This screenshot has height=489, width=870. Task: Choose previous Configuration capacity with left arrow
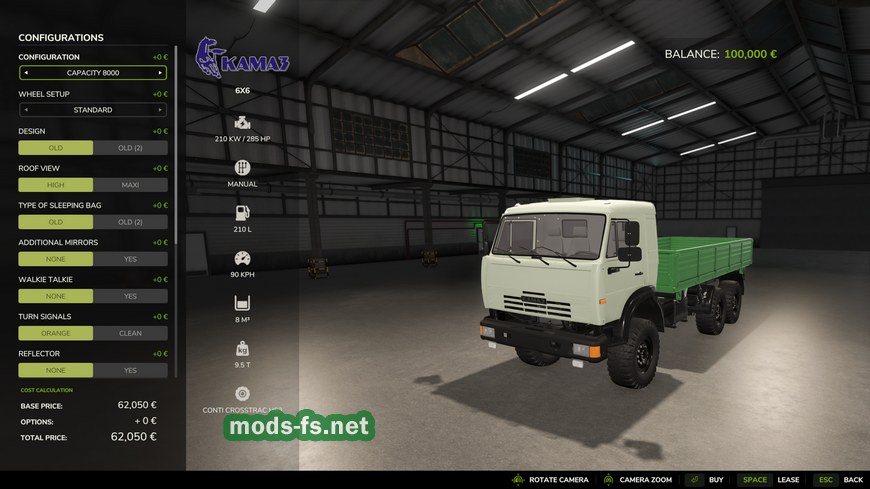pyautogui.click(x=26, y=73)
